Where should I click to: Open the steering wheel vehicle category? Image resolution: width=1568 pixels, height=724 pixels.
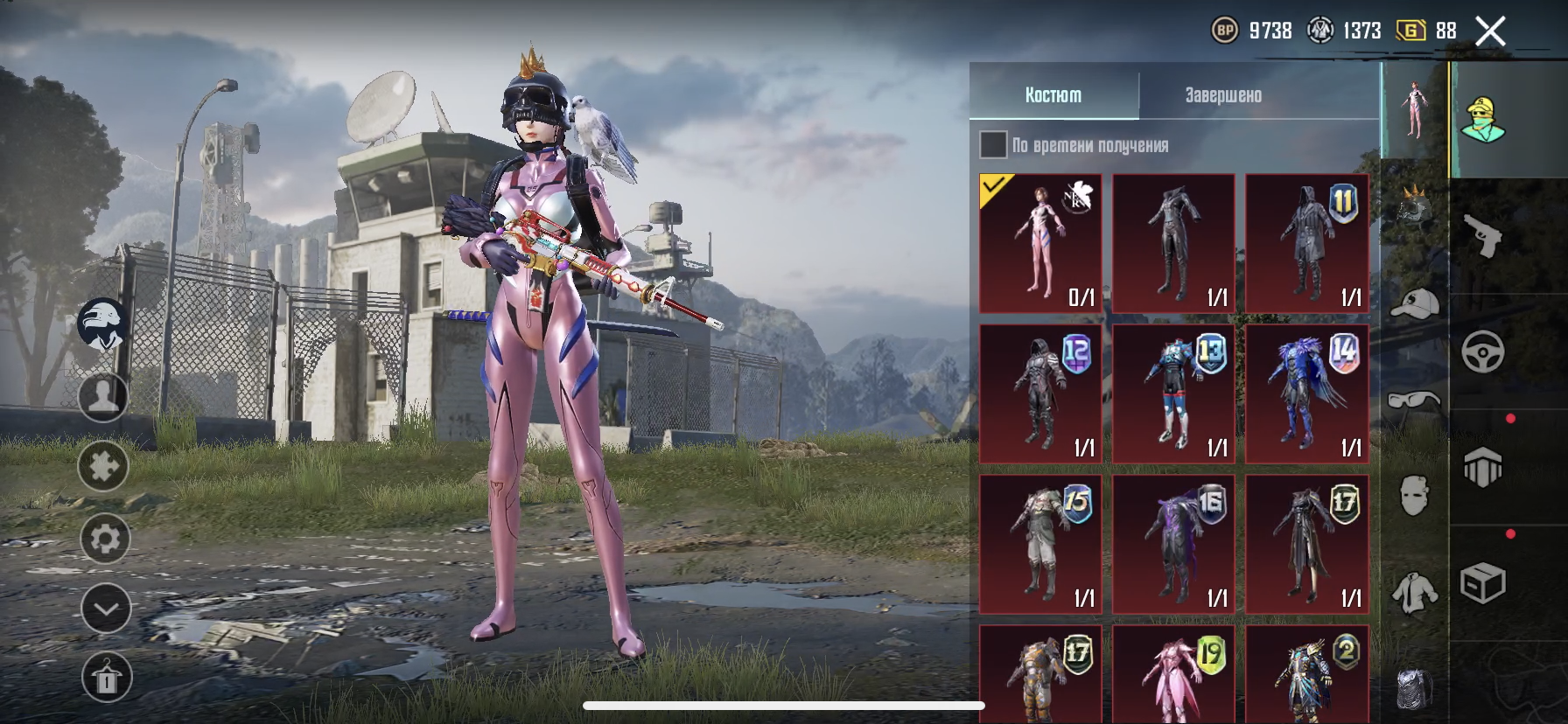click(x=1483, y=352)
